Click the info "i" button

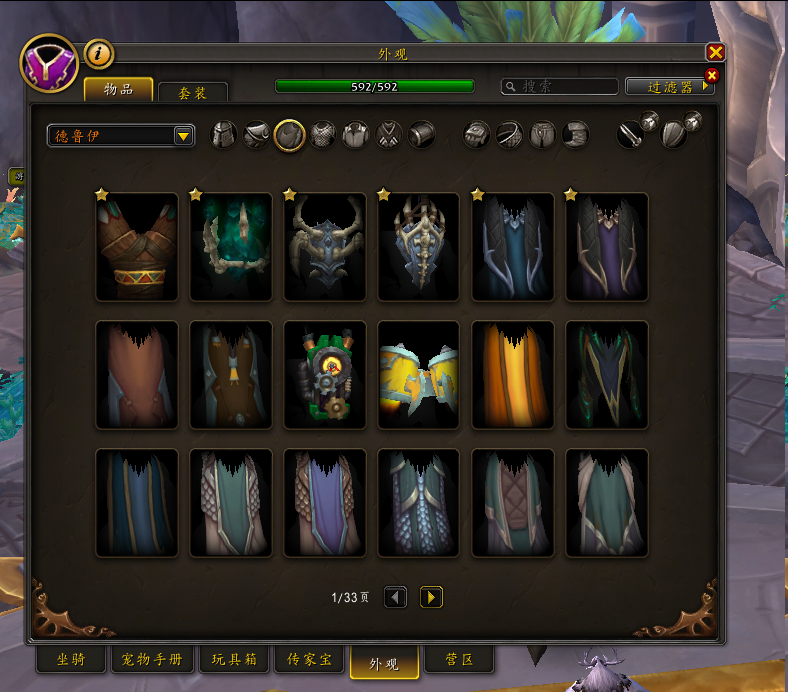pos(98,54)
